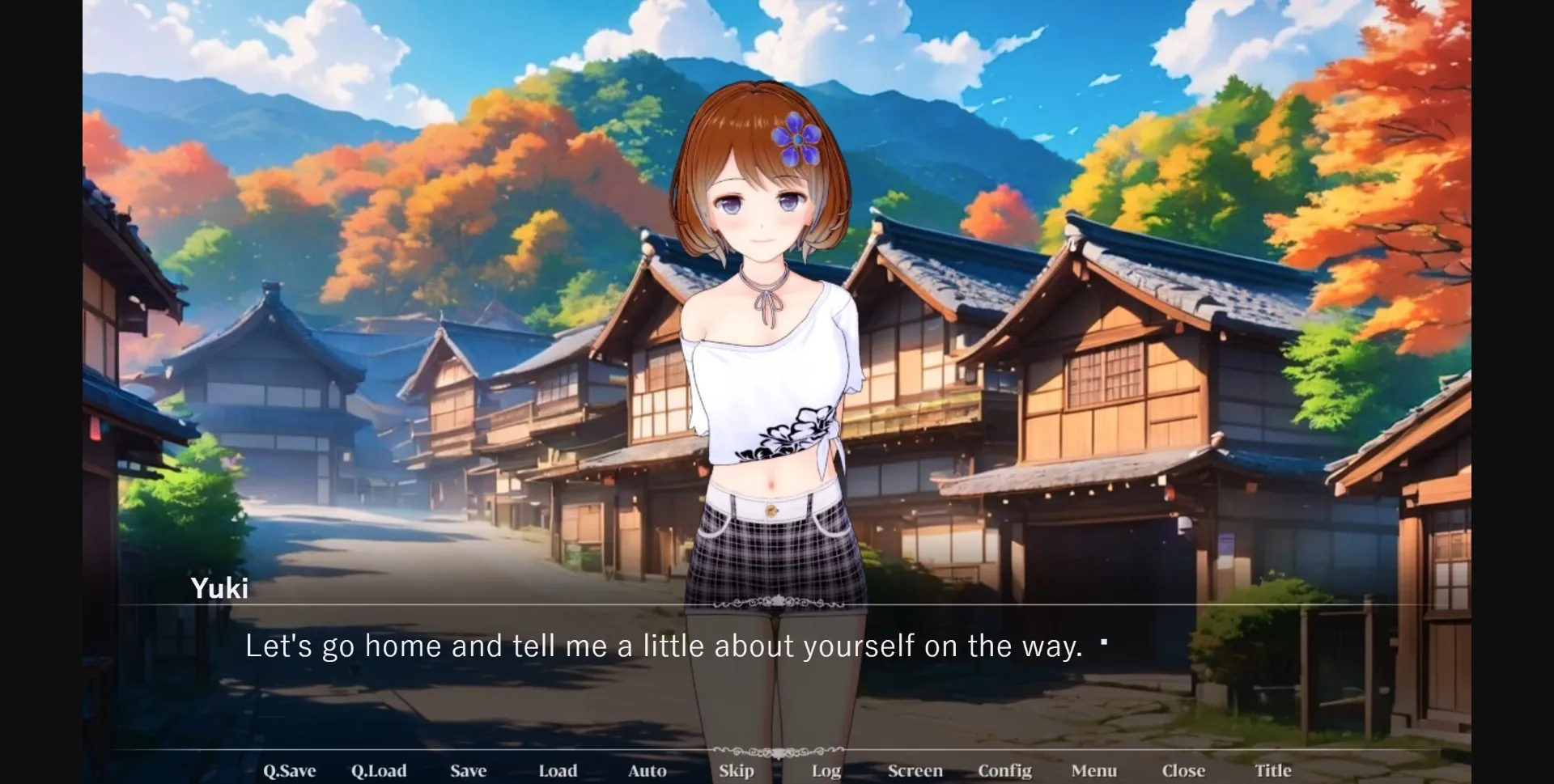Open the Save screen
Image resolution: width=1554 pixels, height=784 pixels.
pyautogui.click(x=469, y=771)
